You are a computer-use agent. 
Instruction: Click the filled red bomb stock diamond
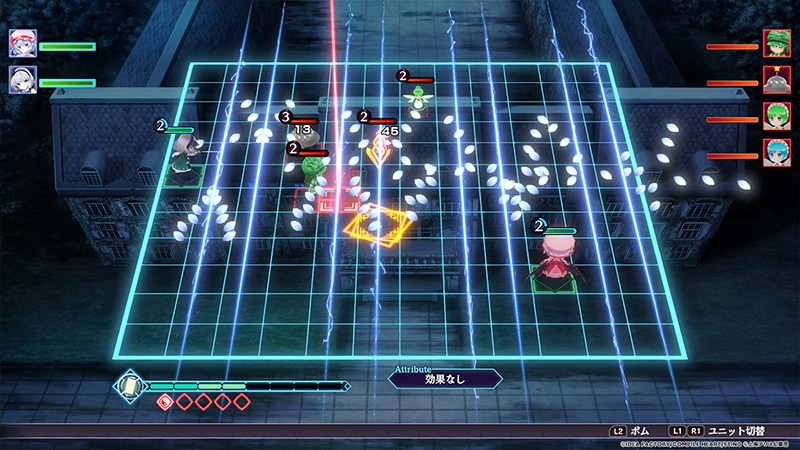167,402
